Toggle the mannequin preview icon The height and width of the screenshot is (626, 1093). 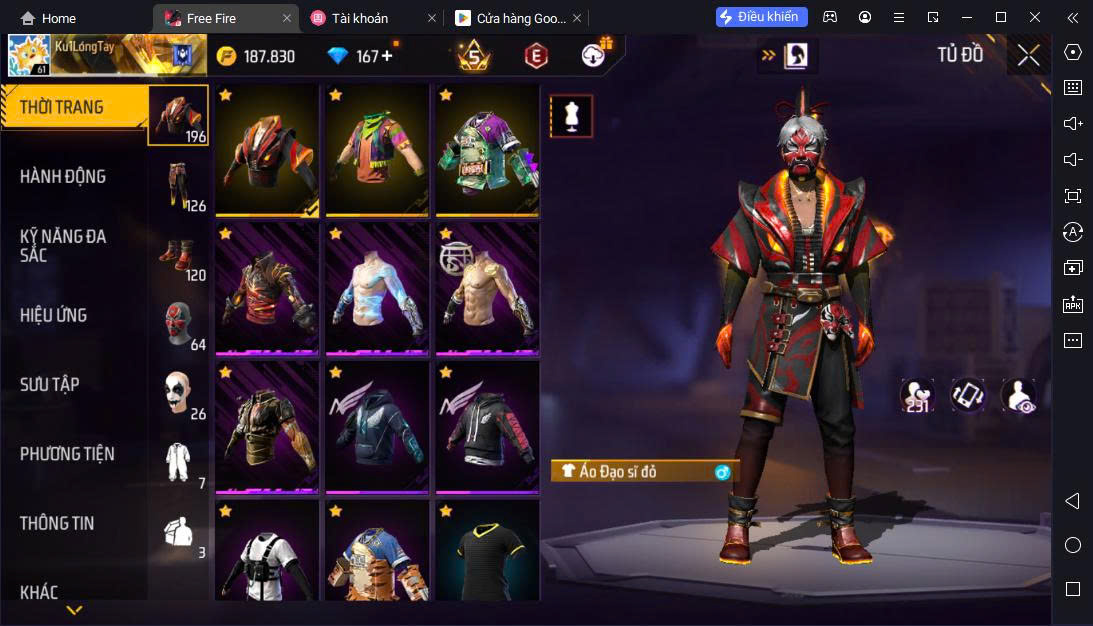click(x=572, y=116)
